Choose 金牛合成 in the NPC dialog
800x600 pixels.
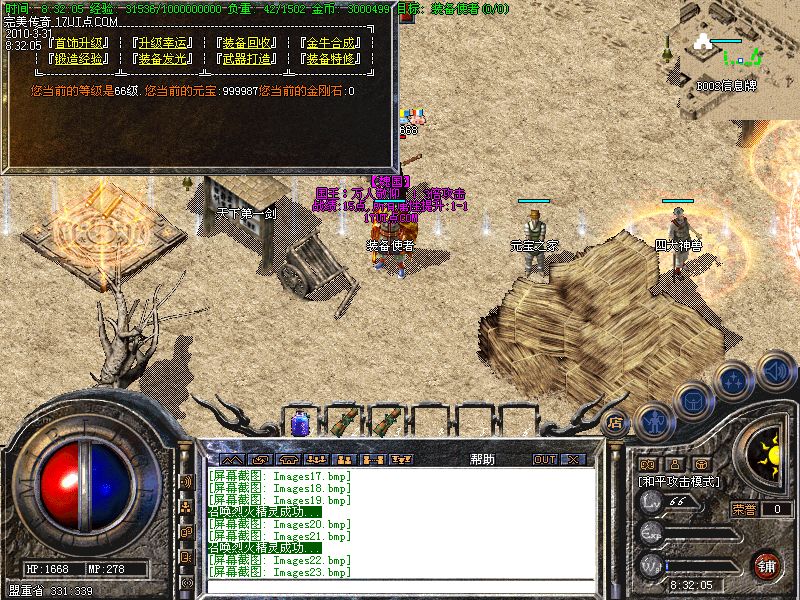coord(329,43)
